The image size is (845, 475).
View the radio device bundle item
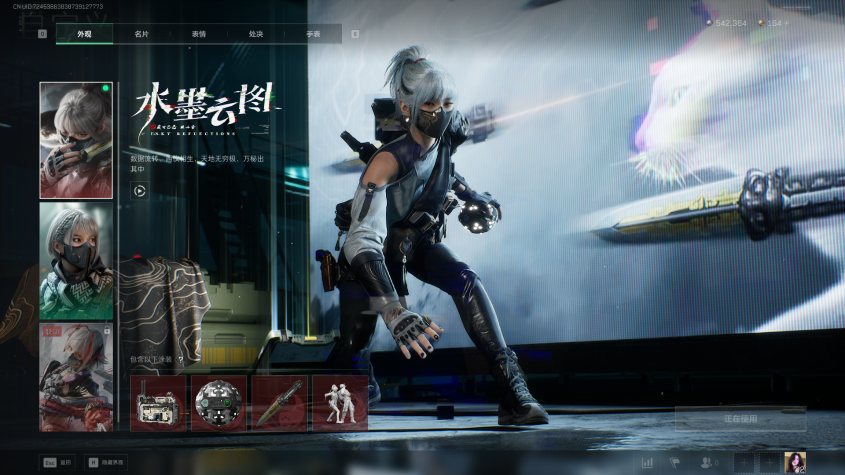point(158,403)
